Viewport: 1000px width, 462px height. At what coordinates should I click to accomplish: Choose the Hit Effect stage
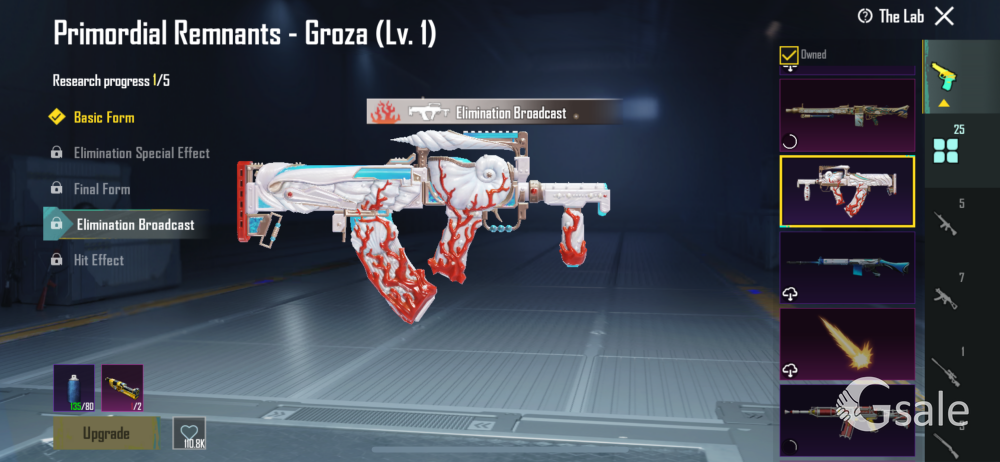98,260
